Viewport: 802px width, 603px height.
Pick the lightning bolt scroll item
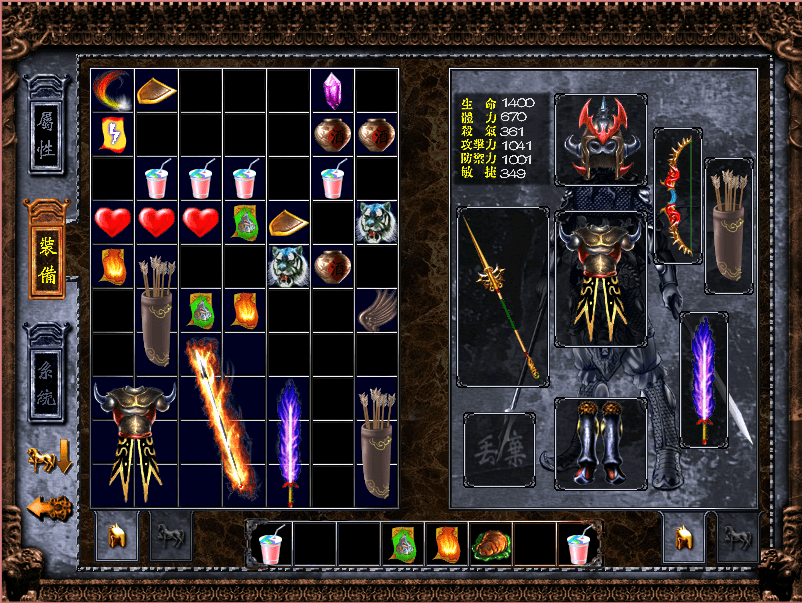pos(112,134)
